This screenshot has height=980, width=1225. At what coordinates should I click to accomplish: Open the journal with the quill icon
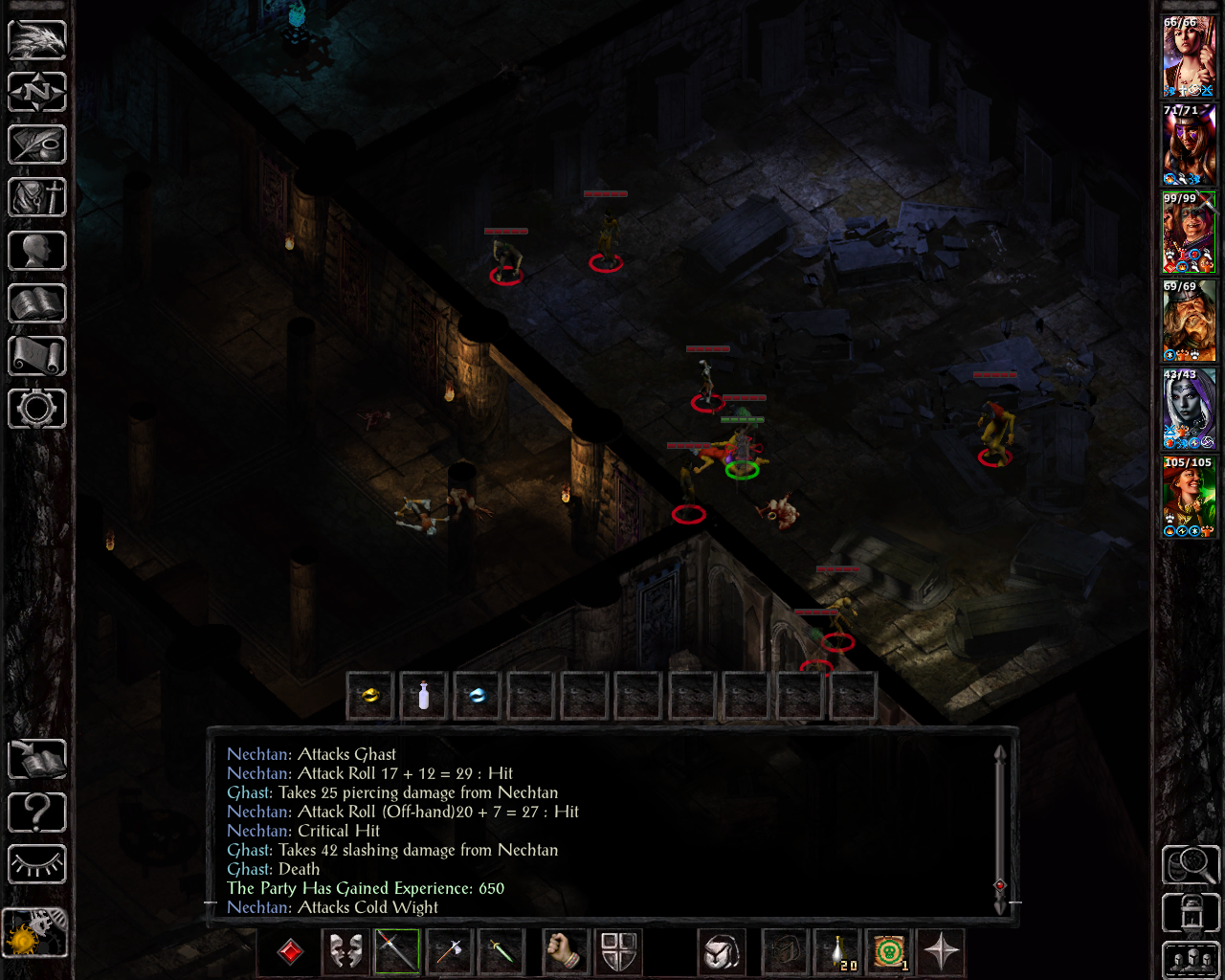click(37, 145)
